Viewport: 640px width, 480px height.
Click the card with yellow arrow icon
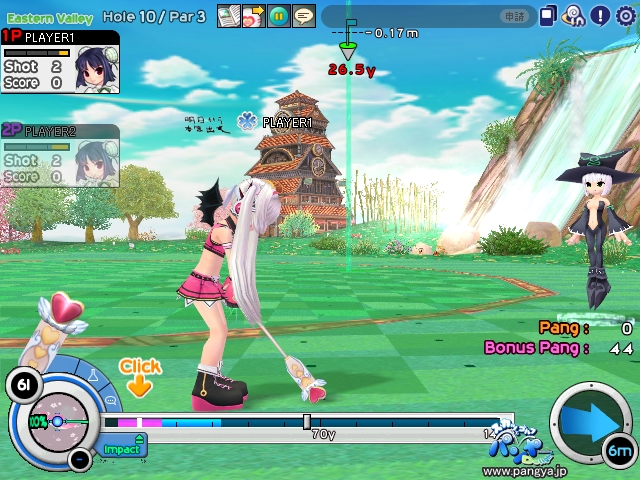pyautogui.click(x=254, y=16)
